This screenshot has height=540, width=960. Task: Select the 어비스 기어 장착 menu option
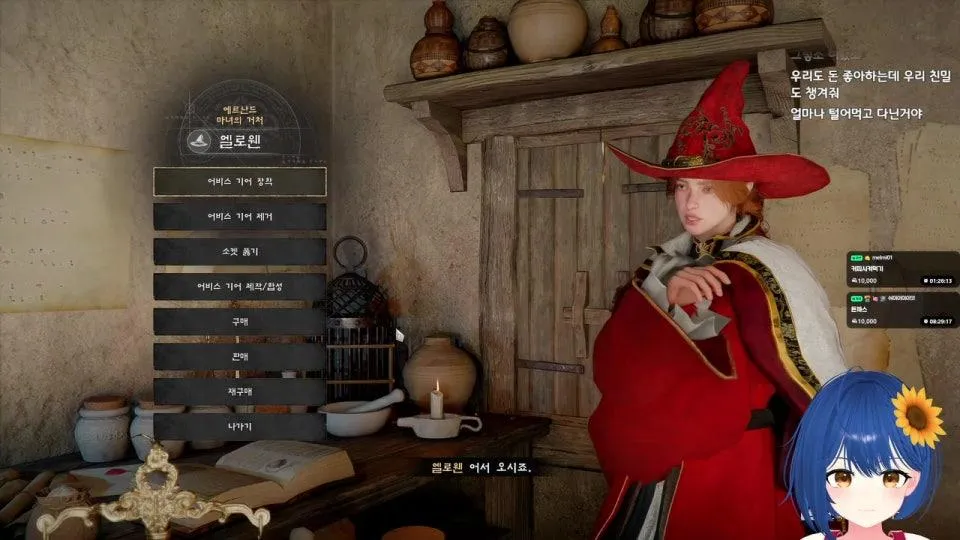[240, 181]
